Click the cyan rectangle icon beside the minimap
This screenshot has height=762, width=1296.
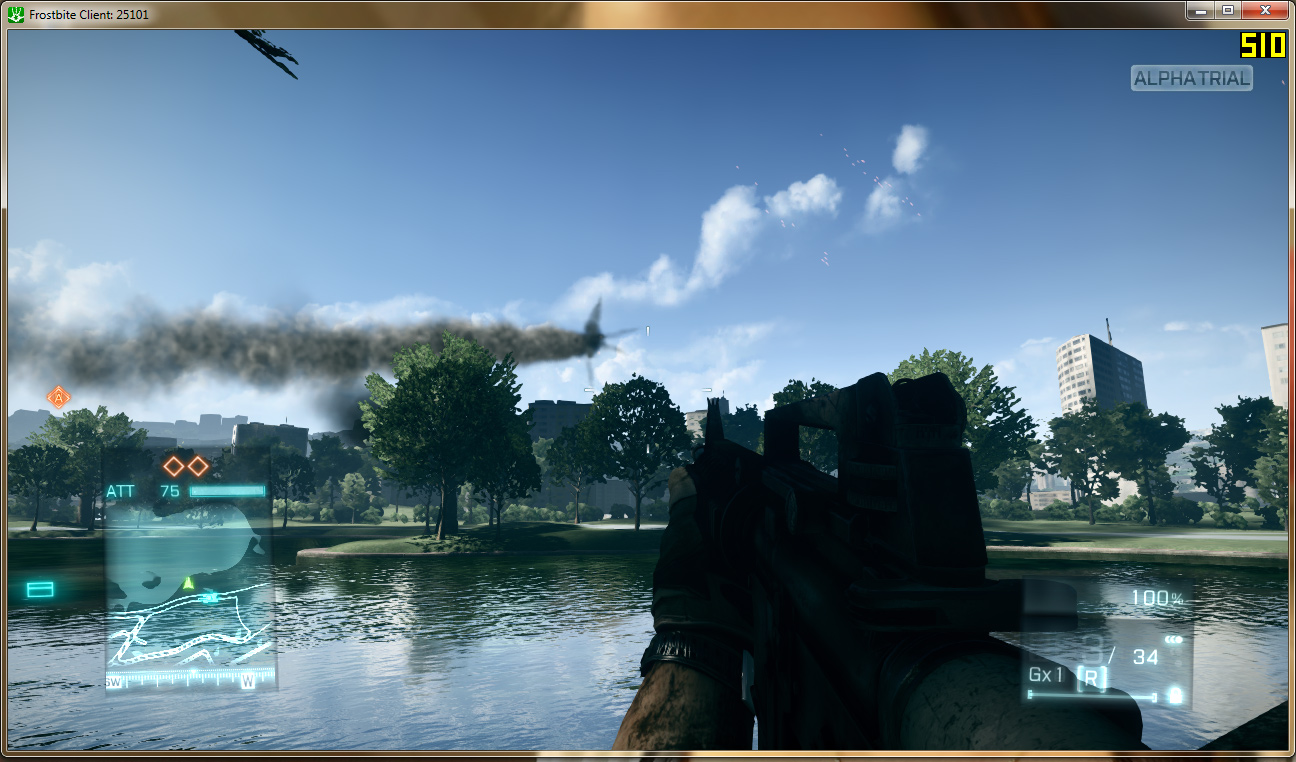pyautogui.click(x=40, y=590)
